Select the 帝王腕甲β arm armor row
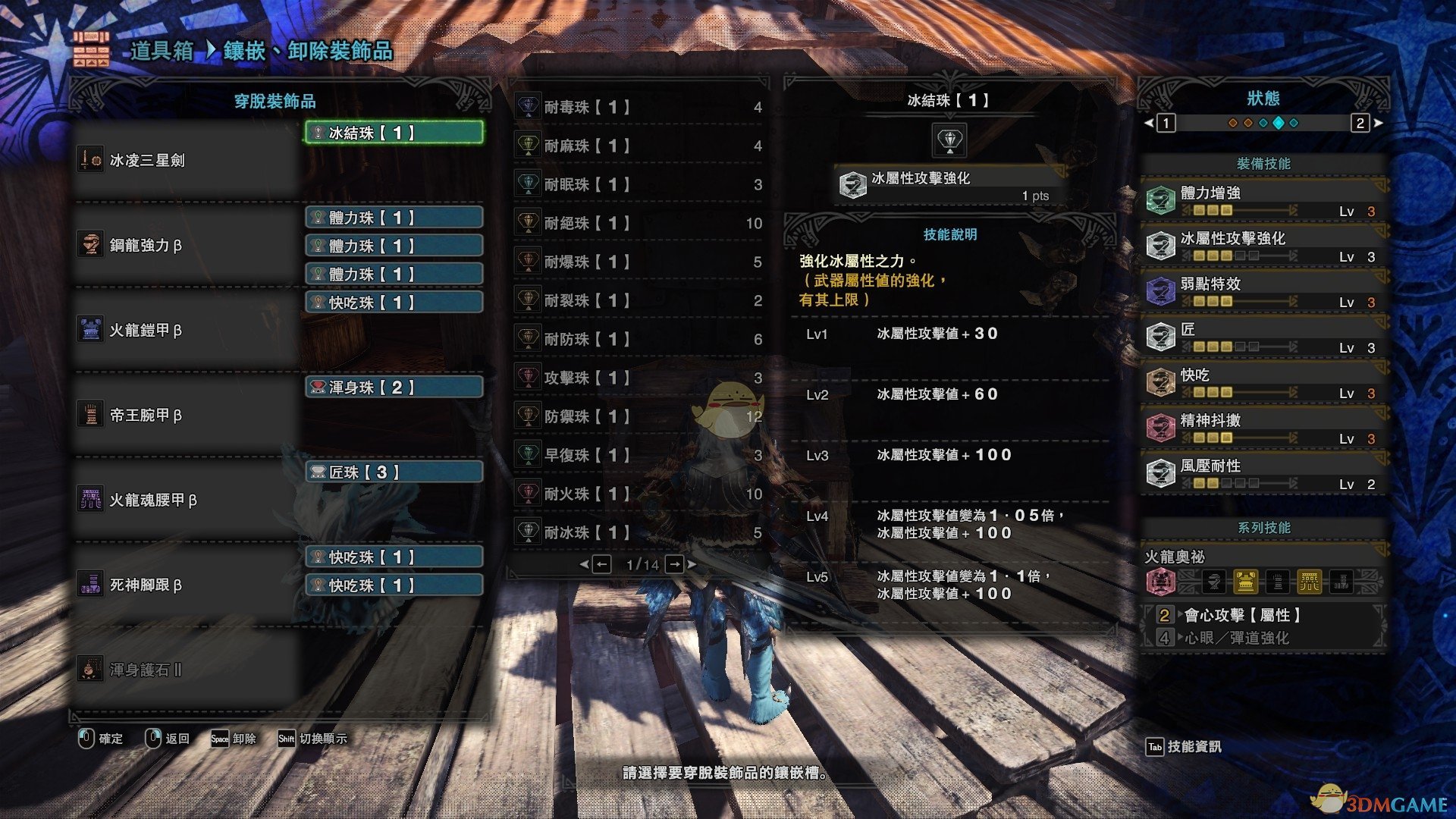Viewport: 1456px width, 819px height. coord(187,415)
